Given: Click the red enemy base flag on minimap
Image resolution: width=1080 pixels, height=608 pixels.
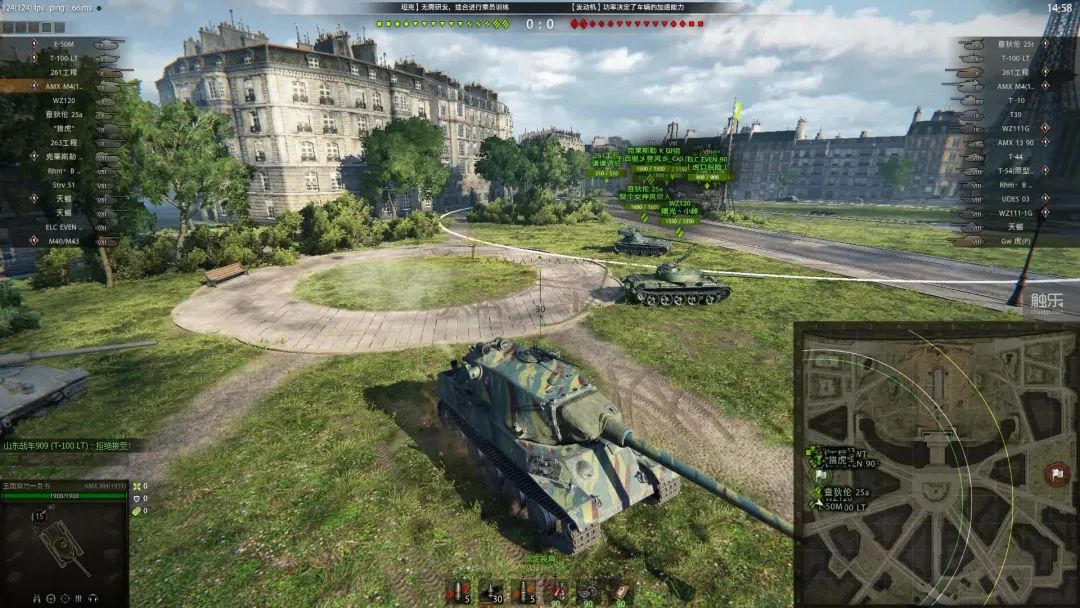Looking at the screenshot, I should pyautogui.click(x=1056, y=472).
